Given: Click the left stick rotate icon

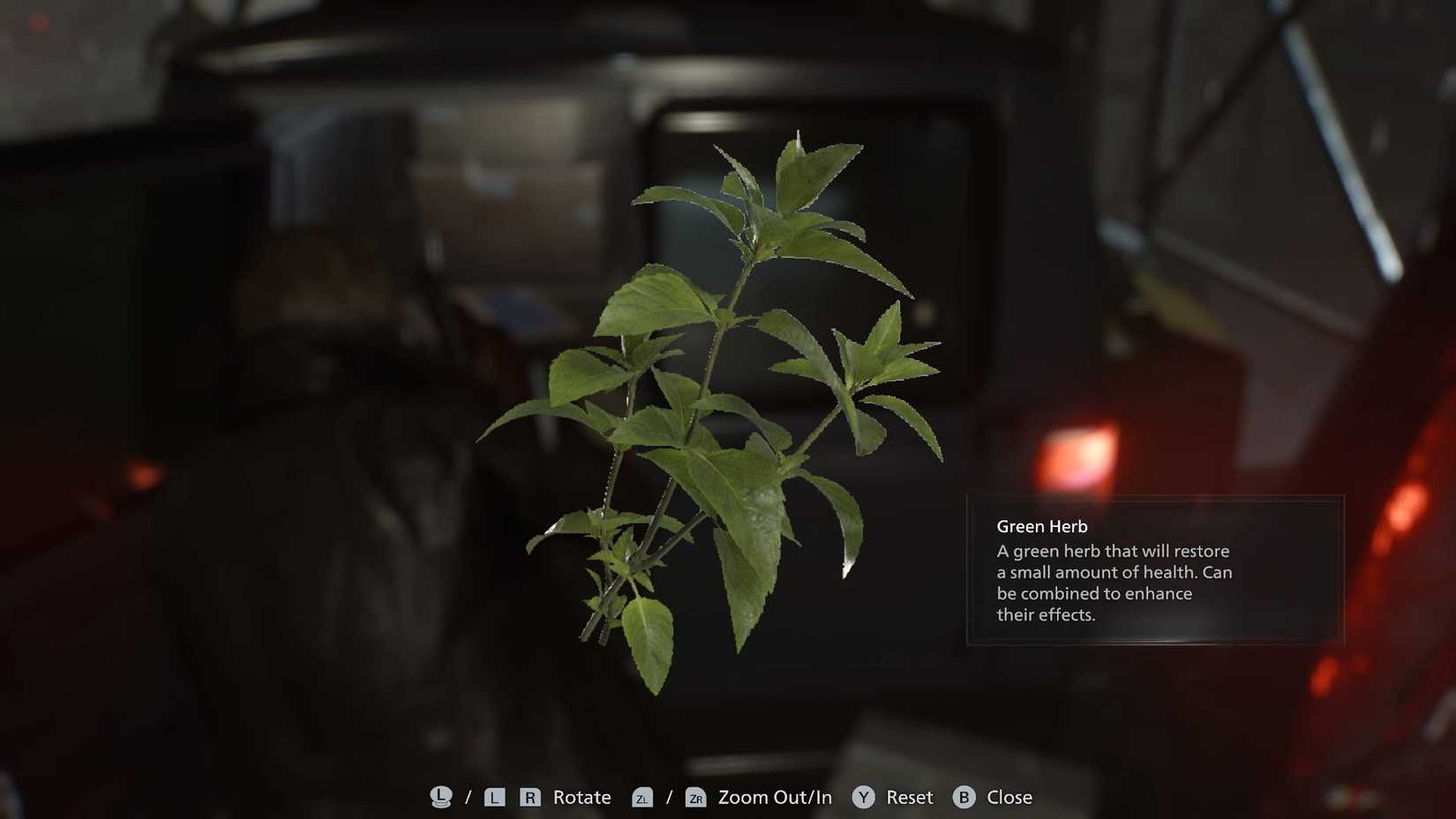Looking at the screenshot, I should (440, 797).
